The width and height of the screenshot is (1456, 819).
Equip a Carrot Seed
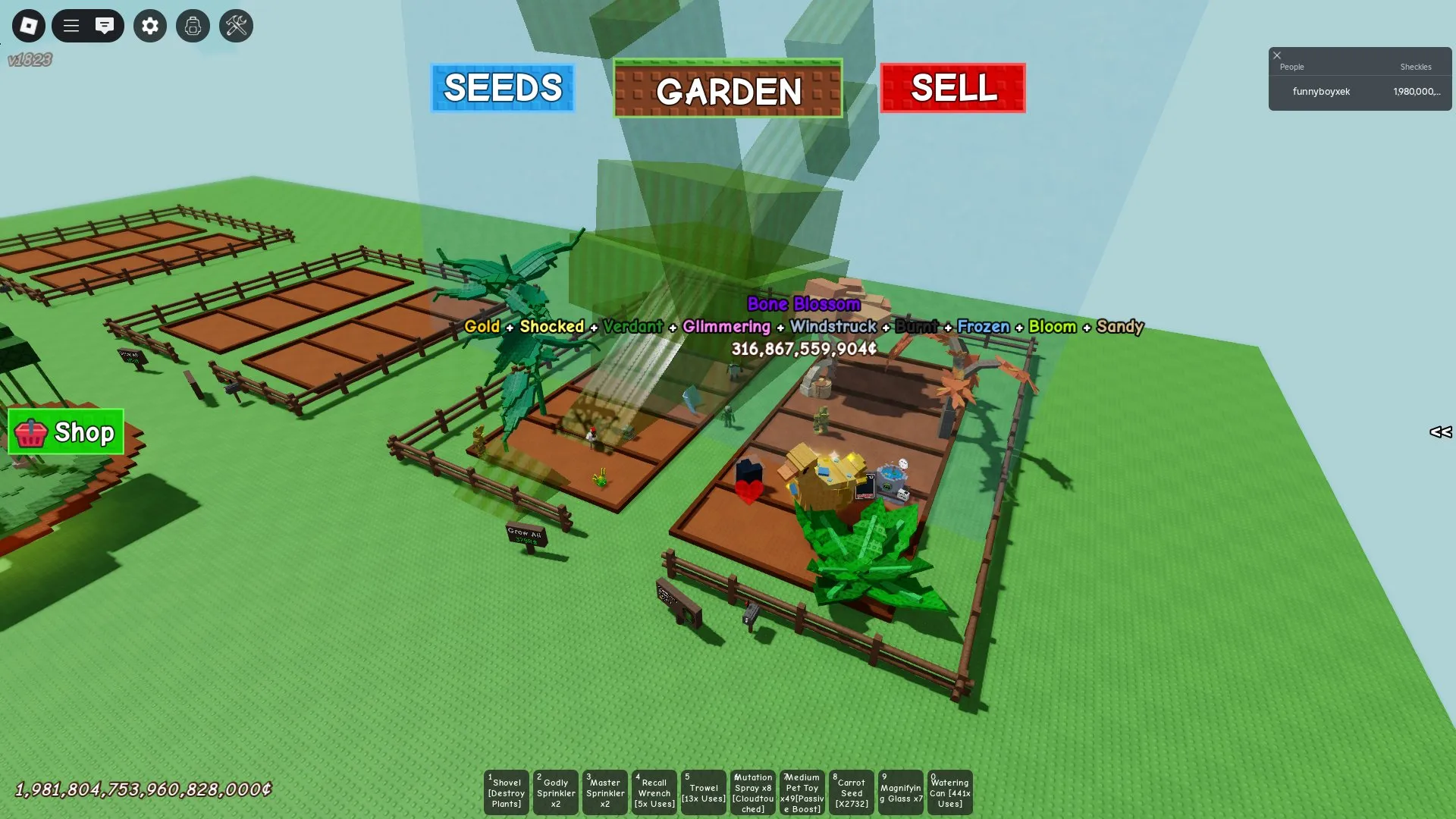[852, 792]
